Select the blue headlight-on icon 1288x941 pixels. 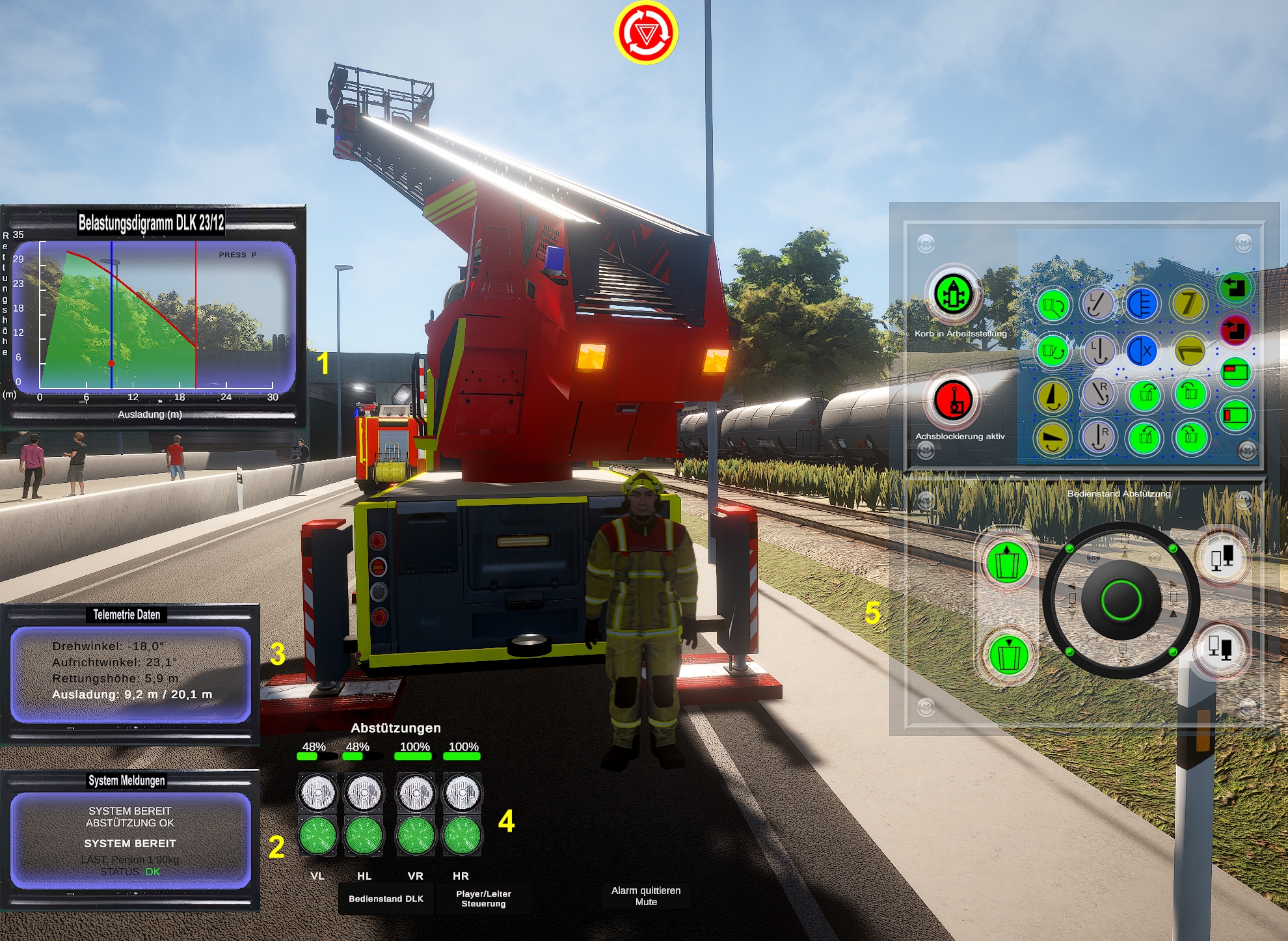(1141, 303)
